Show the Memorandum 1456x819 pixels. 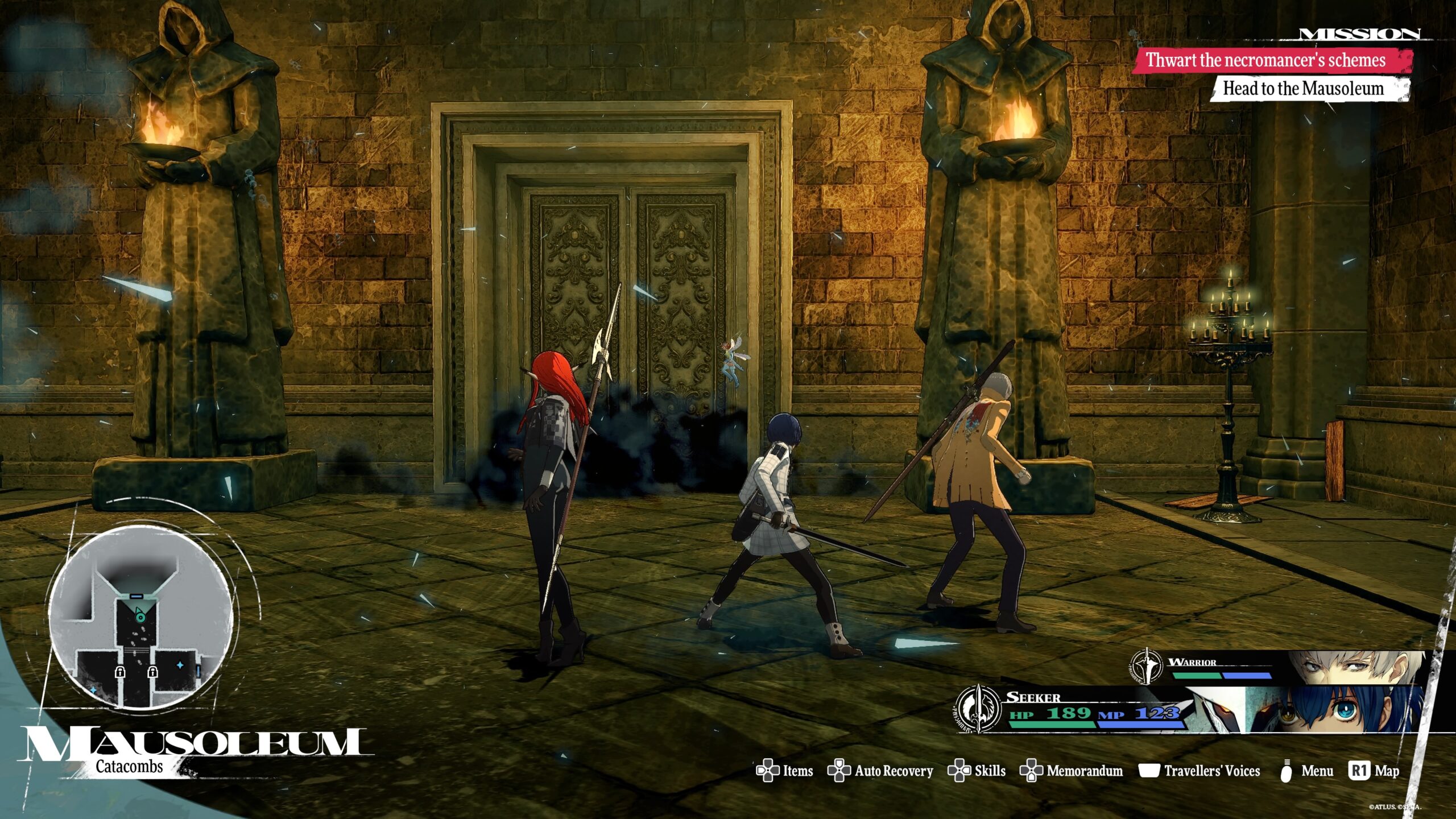(1072, 771)
